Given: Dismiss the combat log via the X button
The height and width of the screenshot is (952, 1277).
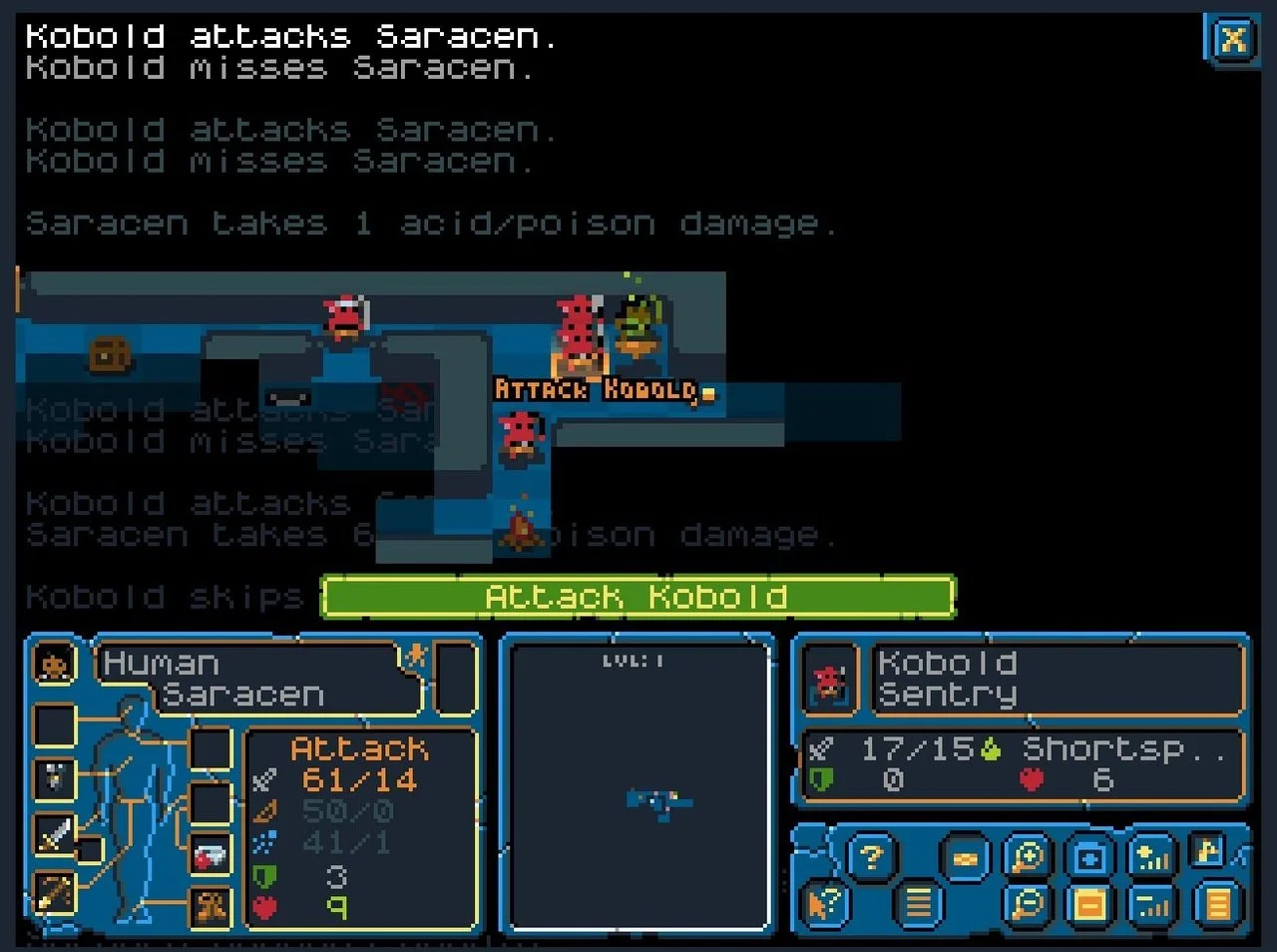Looking at the screenshot, I should 1233,40.
